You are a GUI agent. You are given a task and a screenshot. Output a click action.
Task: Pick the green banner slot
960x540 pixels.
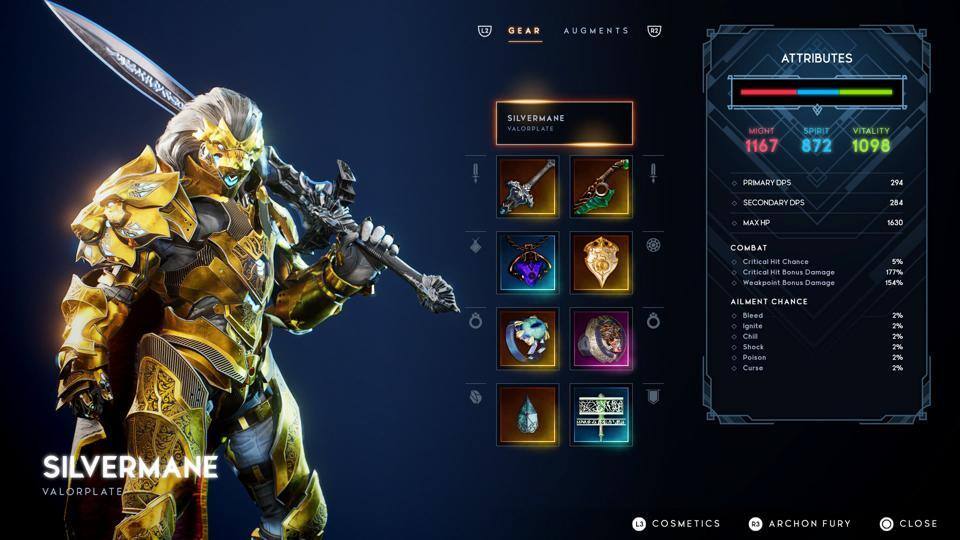click(x=601, y=415)
